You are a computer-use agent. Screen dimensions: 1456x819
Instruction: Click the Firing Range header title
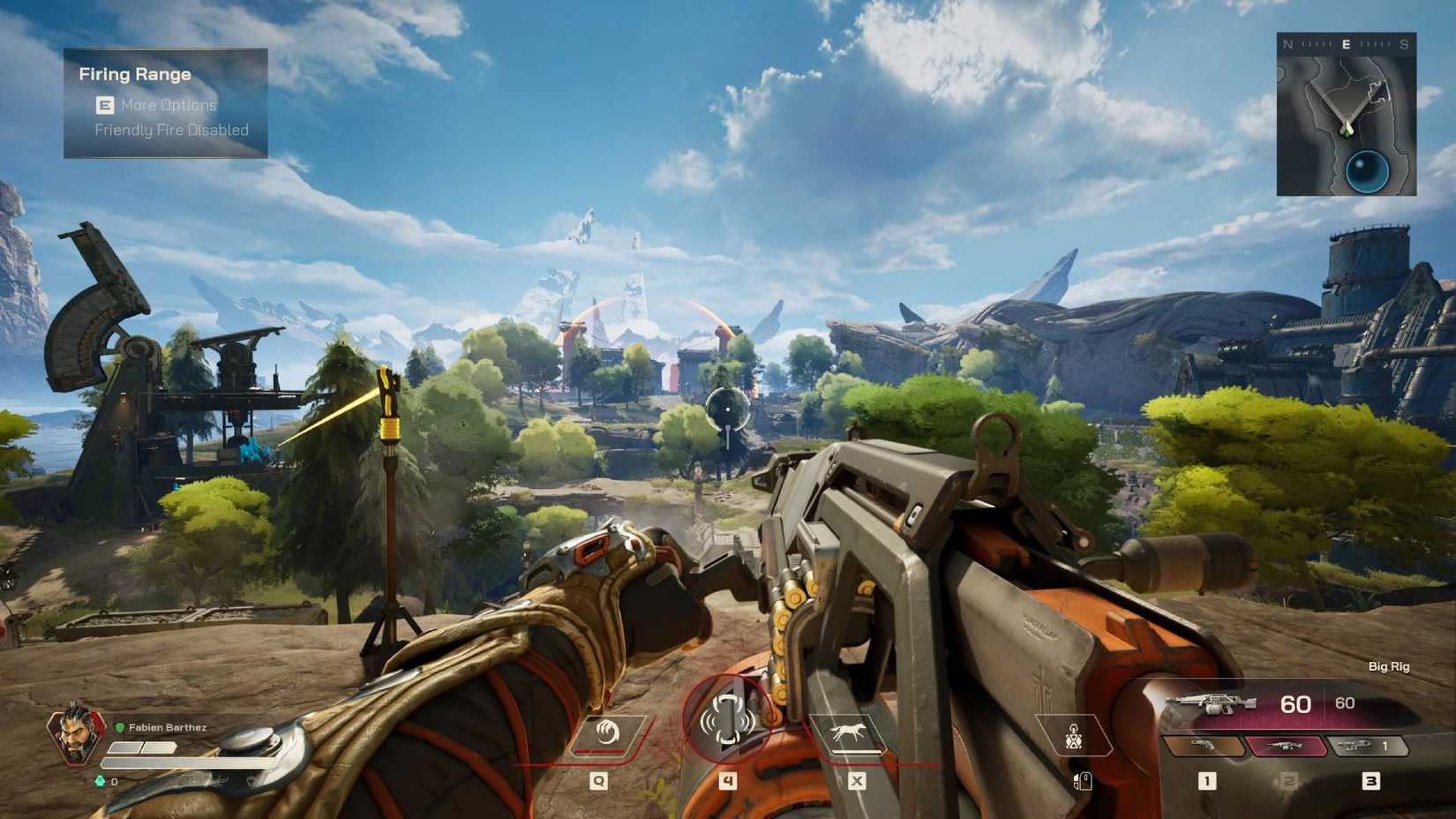(134, 74)
